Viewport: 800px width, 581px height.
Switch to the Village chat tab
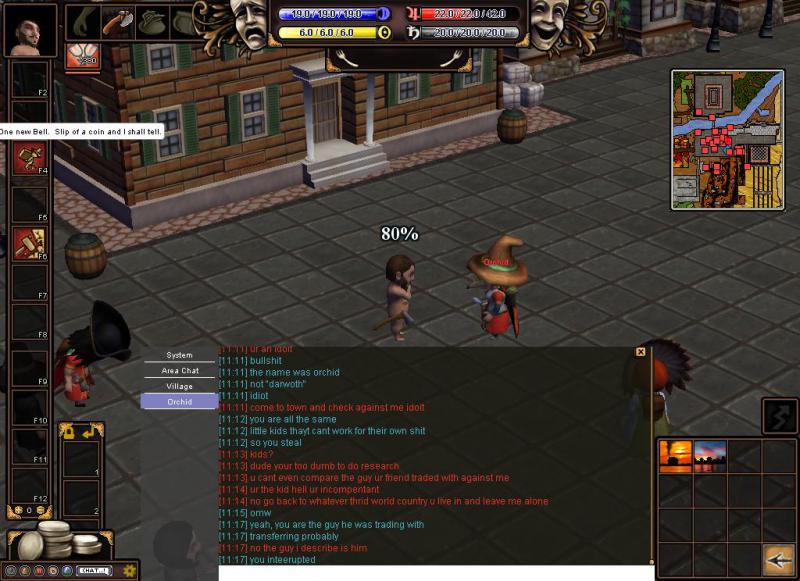179,386
